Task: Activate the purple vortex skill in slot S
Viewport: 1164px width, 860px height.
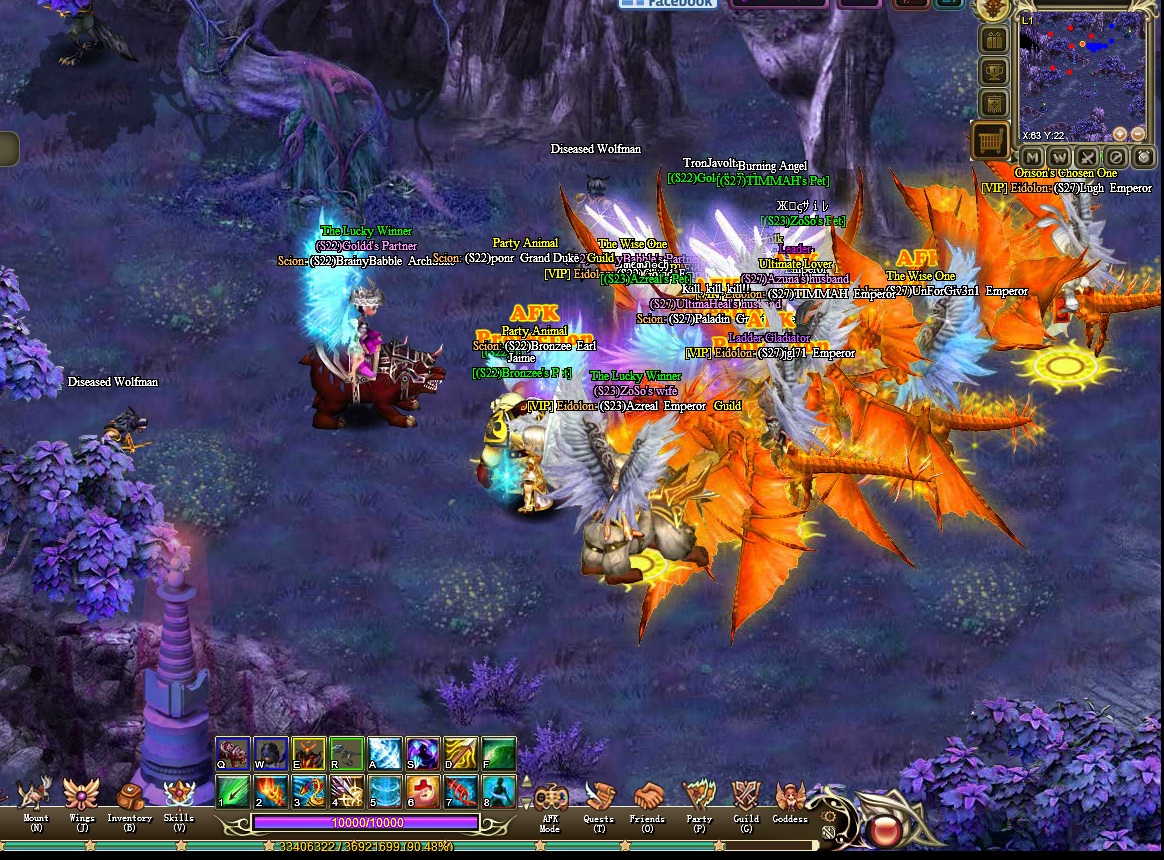Action: (x=423, y=753)
